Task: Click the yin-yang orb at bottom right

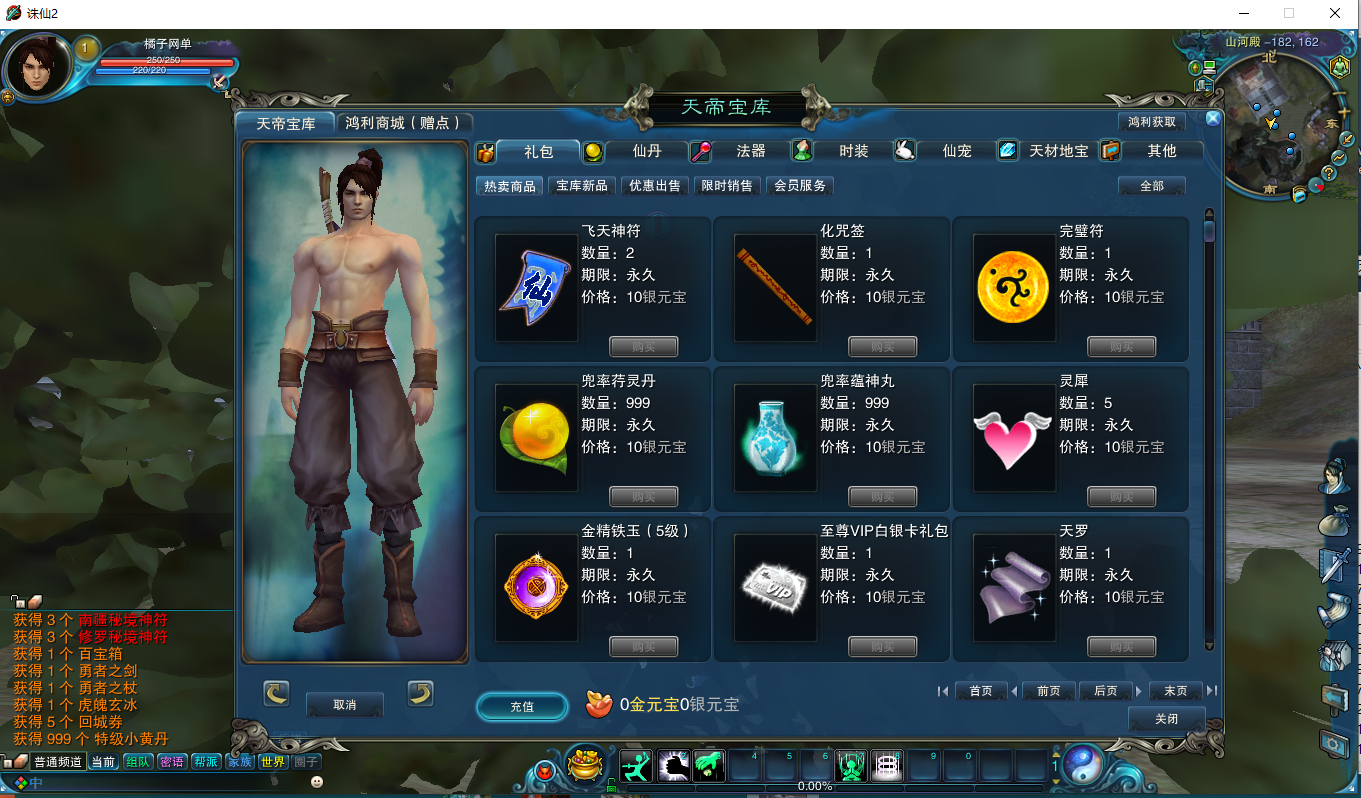Action: click(x=1084, y=765)
